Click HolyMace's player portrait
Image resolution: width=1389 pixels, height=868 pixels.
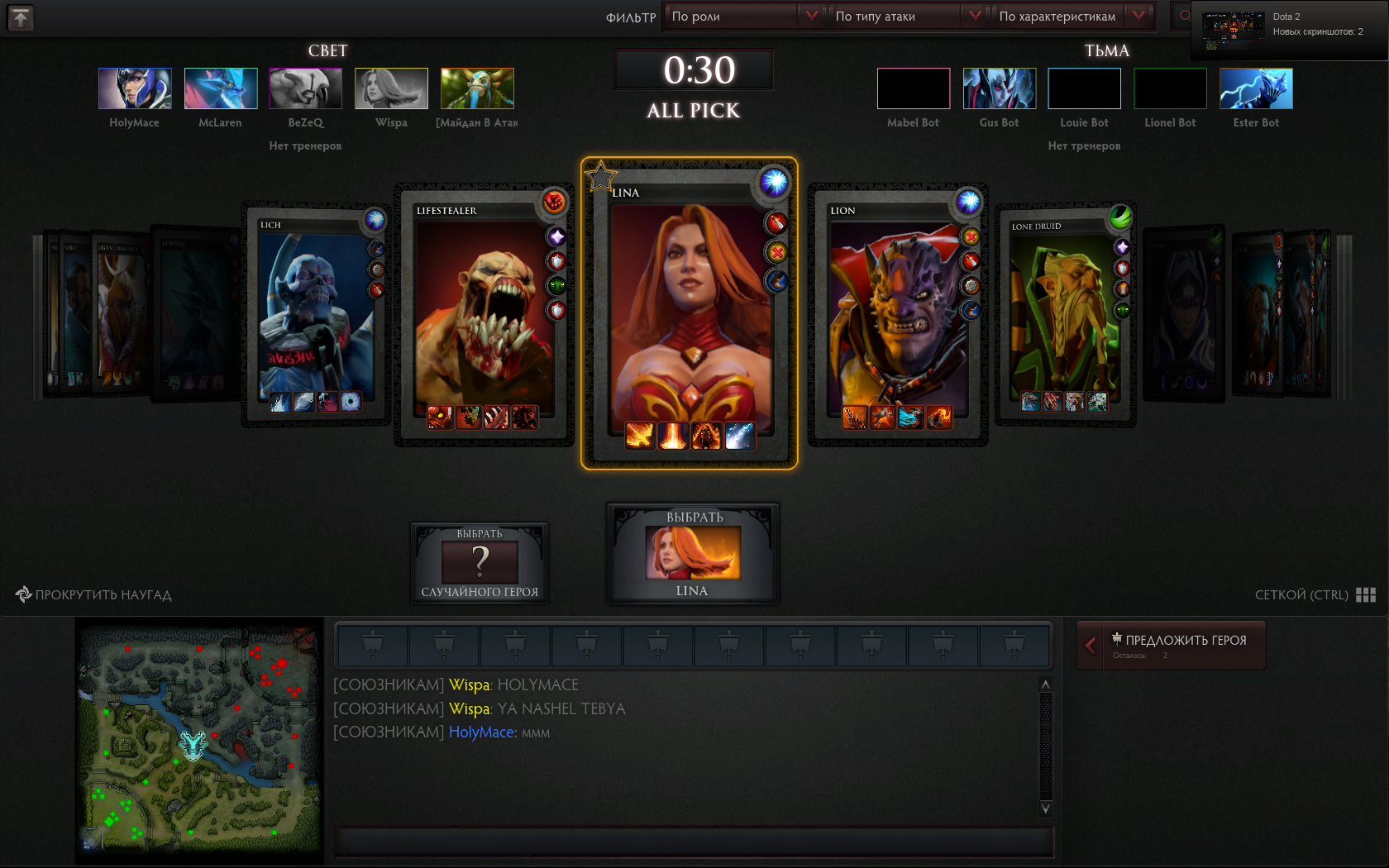point(135,88)
